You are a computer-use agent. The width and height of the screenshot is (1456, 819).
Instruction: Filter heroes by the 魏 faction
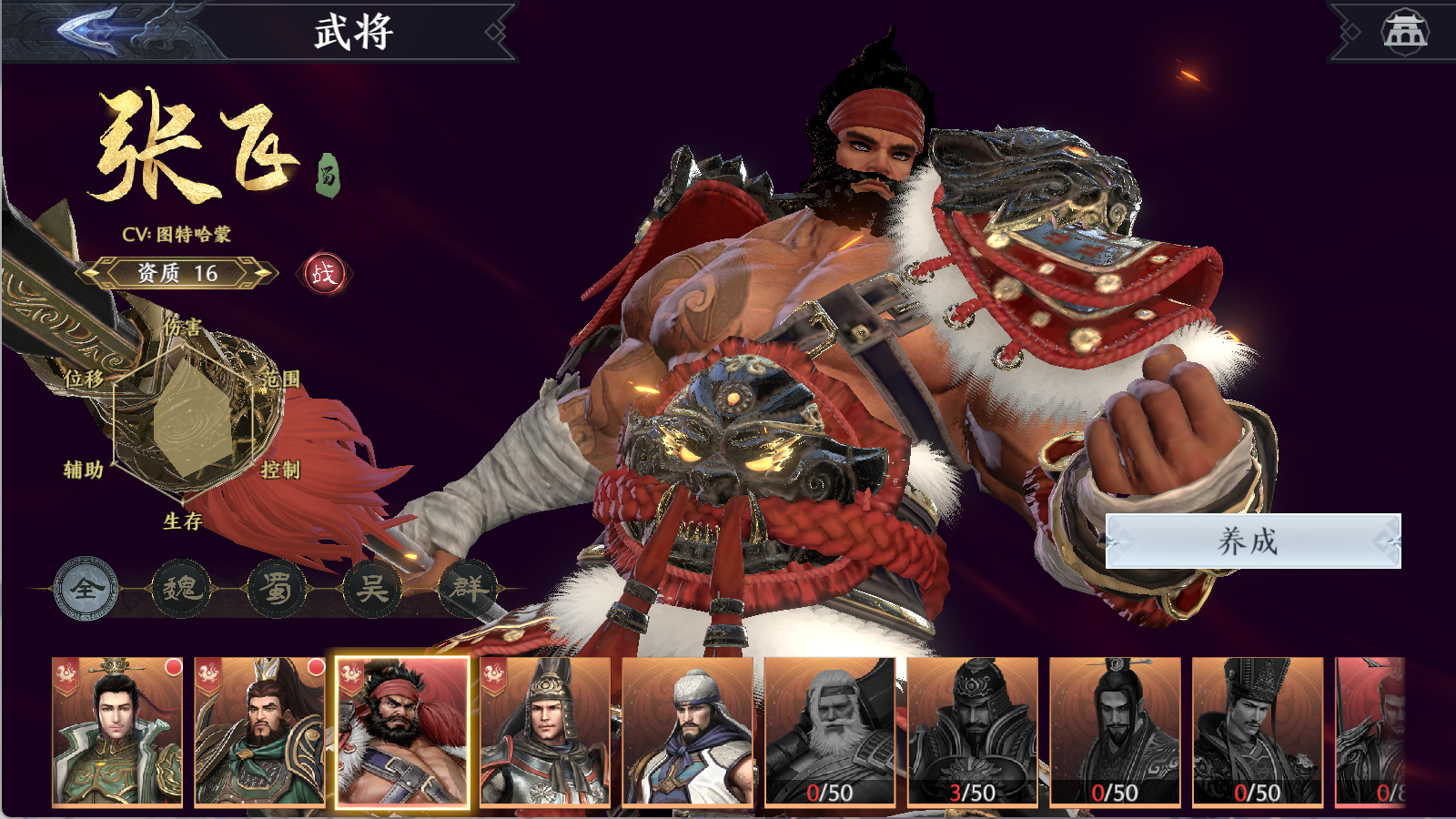pos(181,589)
